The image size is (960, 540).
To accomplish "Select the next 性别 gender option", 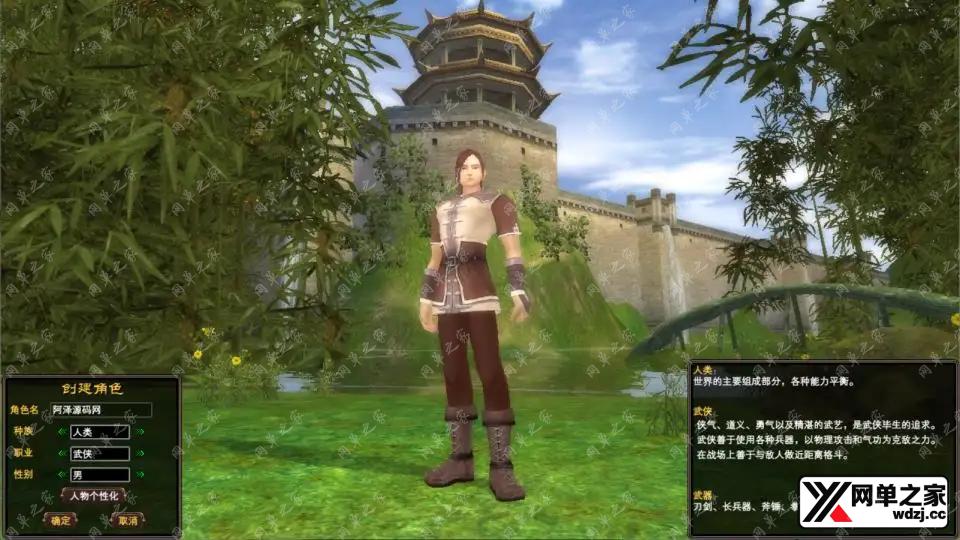I will click(141, 474).
